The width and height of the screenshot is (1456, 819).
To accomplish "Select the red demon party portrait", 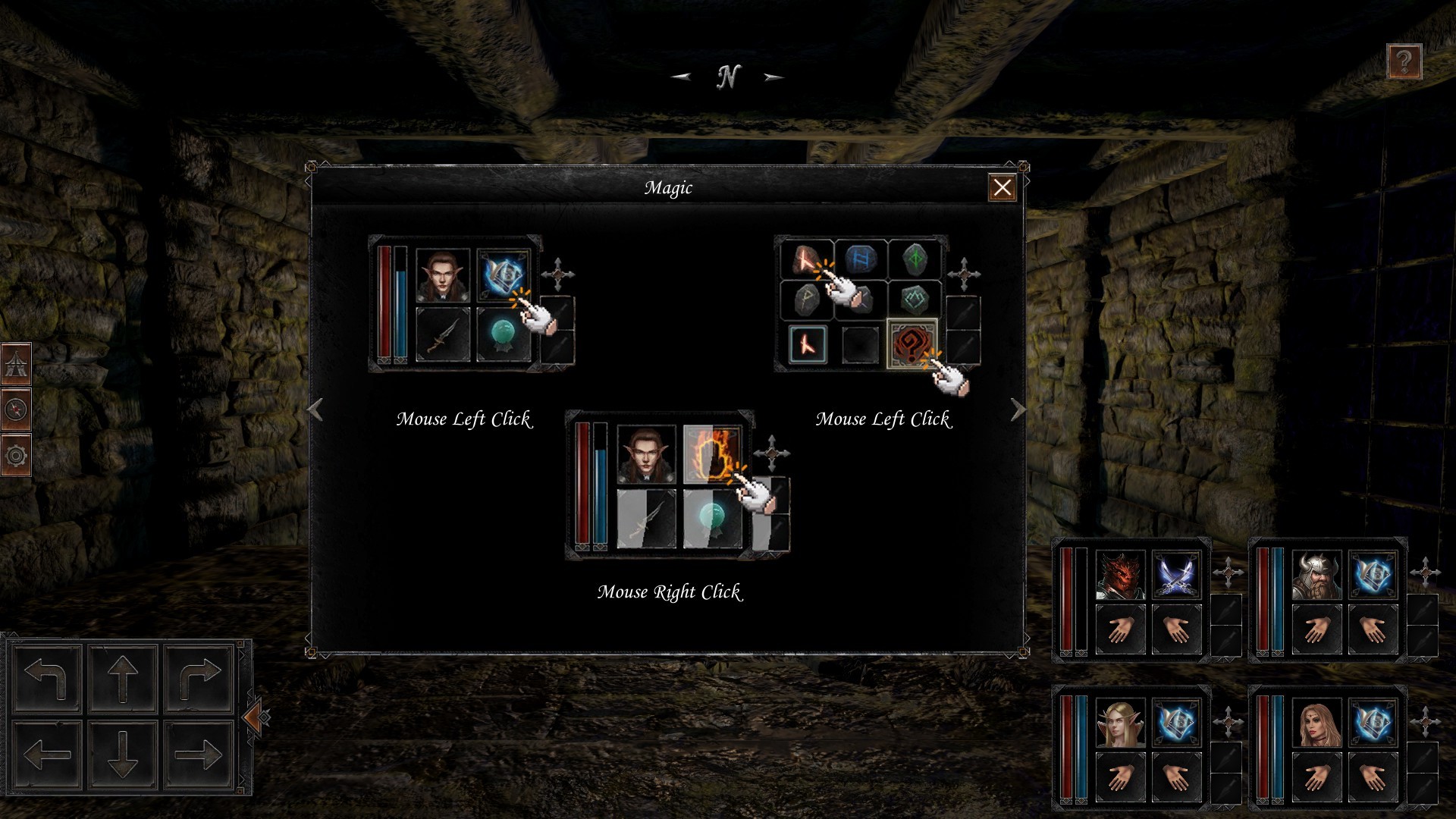I will (1120, 575).
